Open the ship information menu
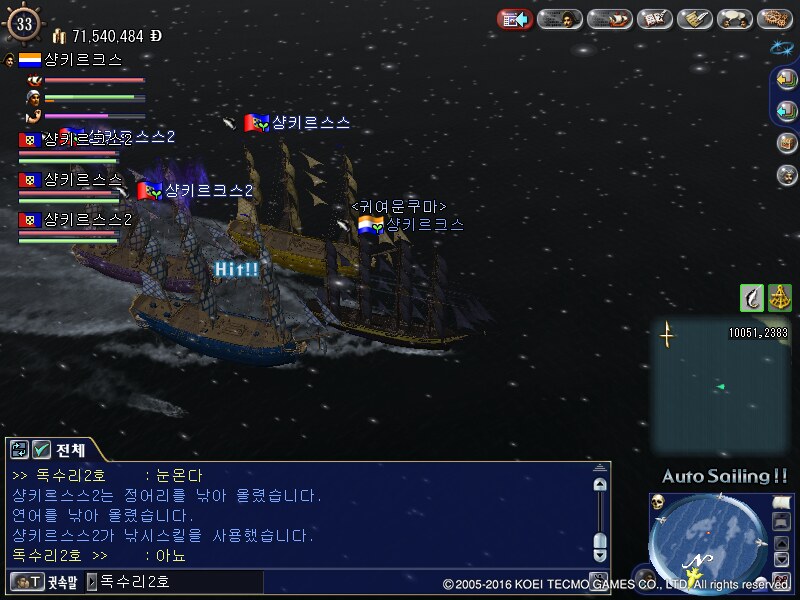The width and height of the screenshot is (800, 600). [x=608, y=19]
